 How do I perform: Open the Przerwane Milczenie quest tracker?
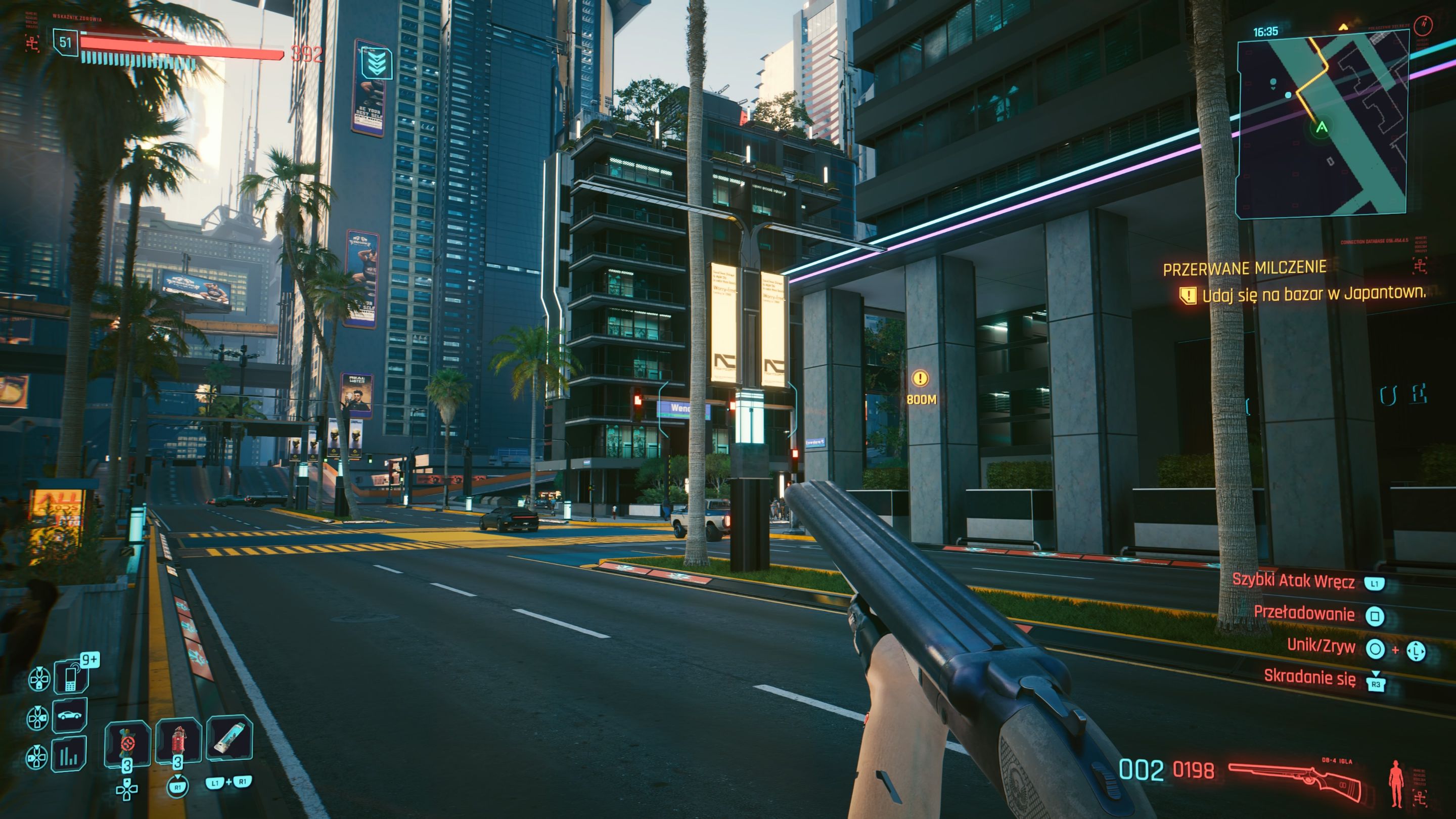[1244, 268]
